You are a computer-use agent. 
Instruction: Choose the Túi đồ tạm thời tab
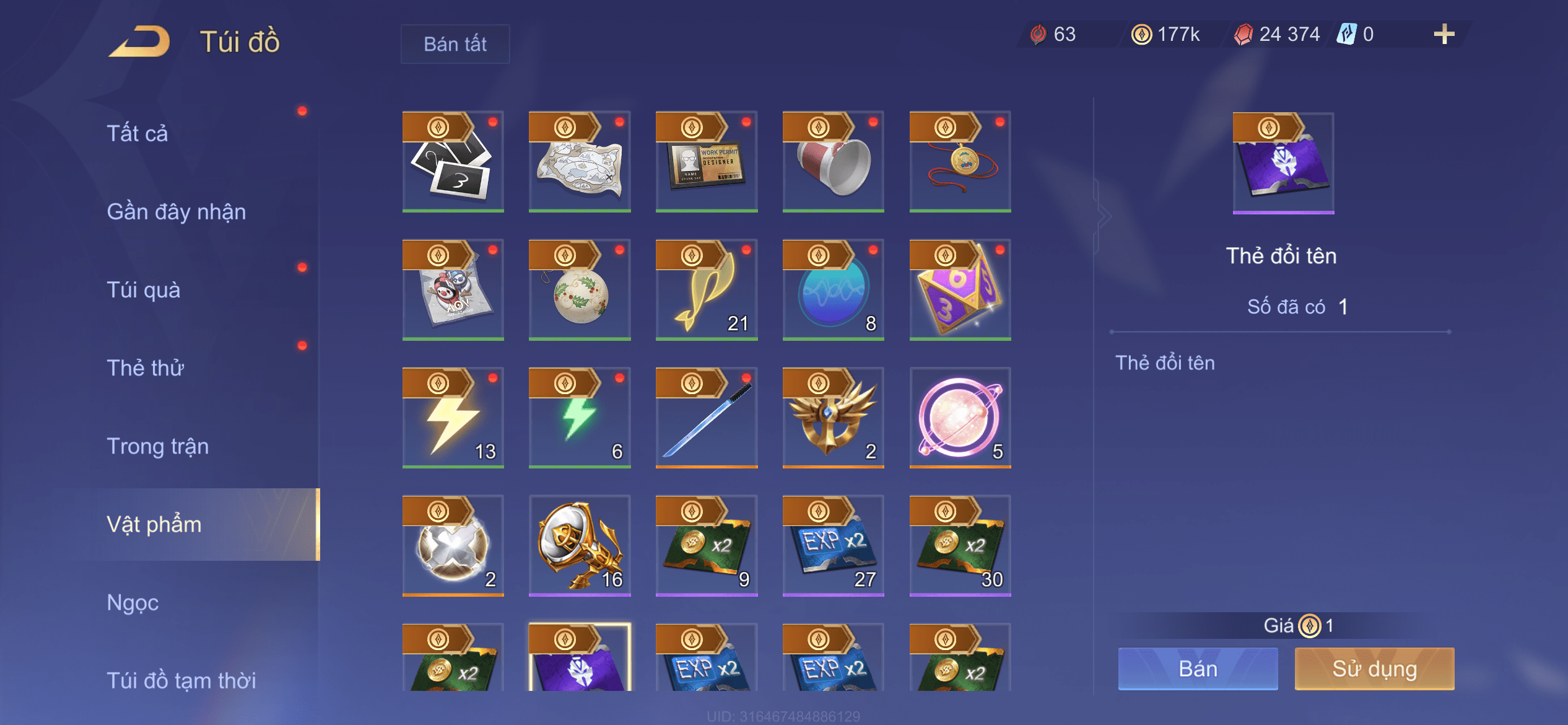[181, 680]
